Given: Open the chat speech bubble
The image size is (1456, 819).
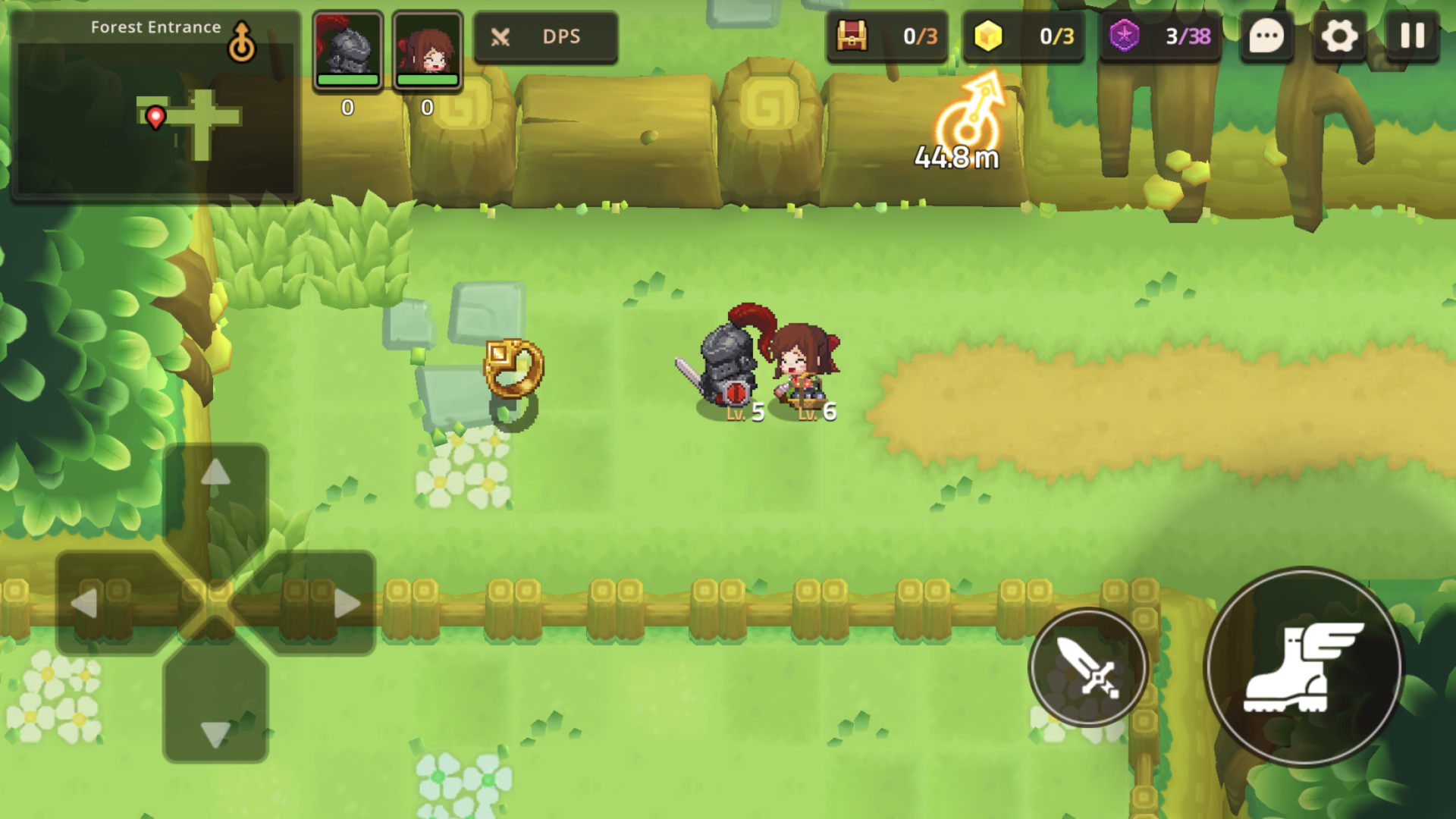Looking at the screenshot, I should 1266,36.
